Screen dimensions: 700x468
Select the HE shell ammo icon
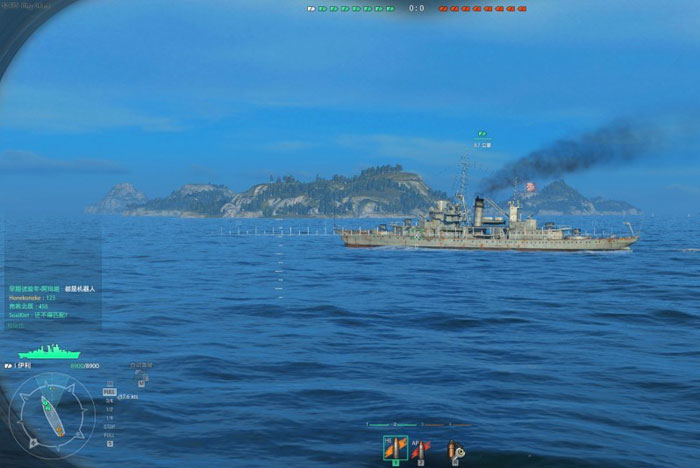(x=396, y=448)
